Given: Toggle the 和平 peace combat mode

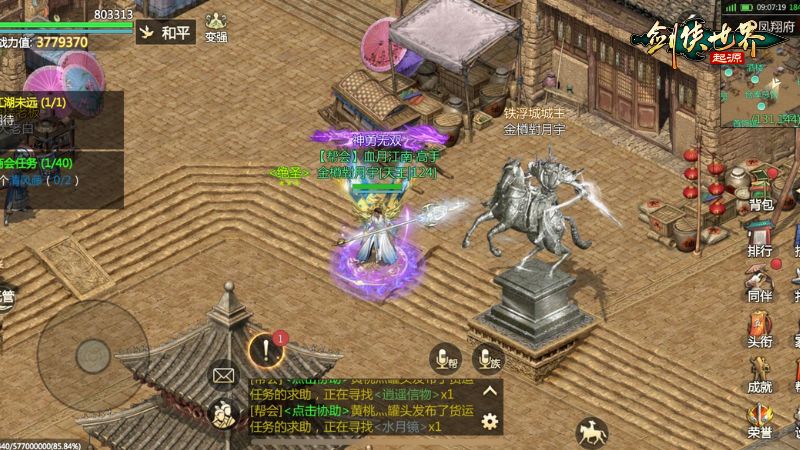Looking at the screenshot, I should pos(166,33).
